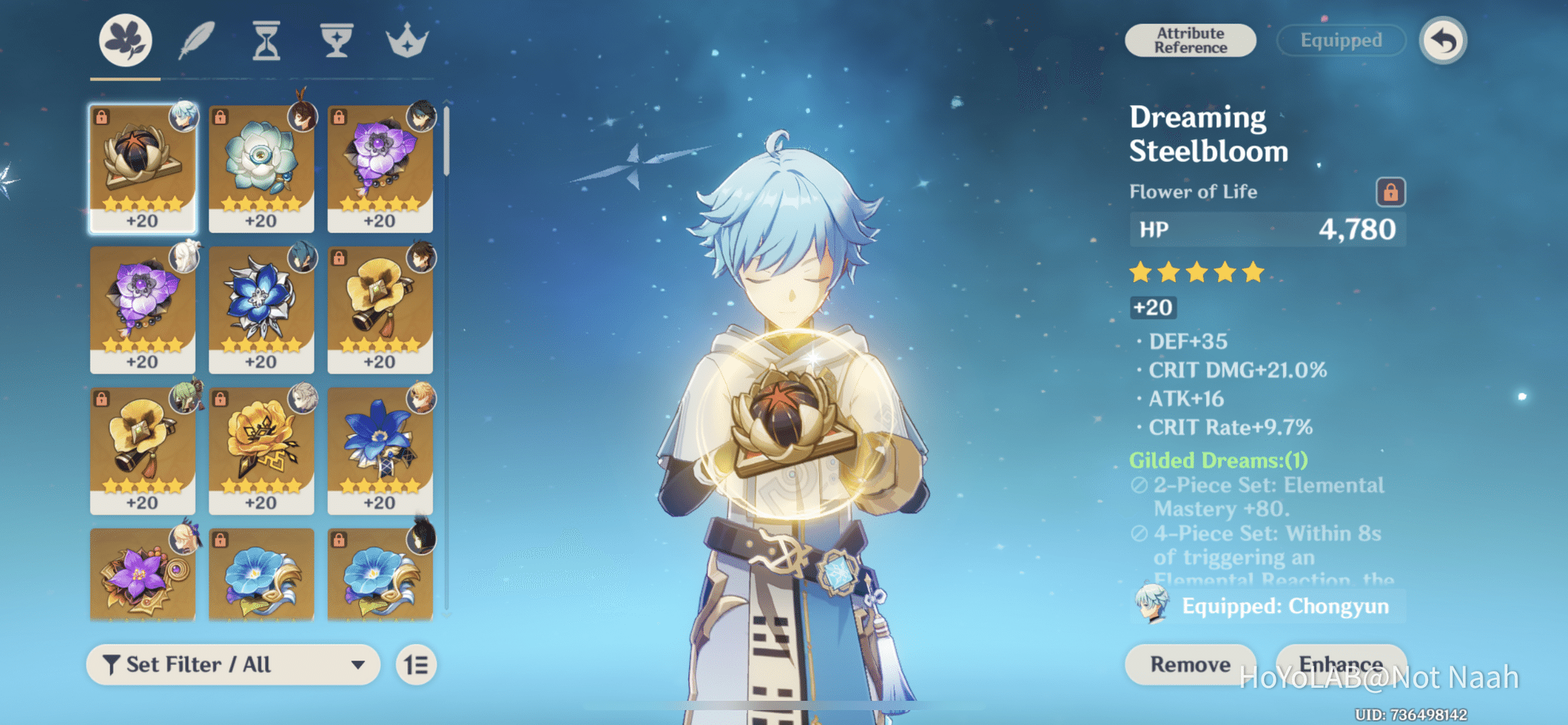Toggle the Equipped filter button
Screen dimensions: 1568x725
[x=1340, y=41]
